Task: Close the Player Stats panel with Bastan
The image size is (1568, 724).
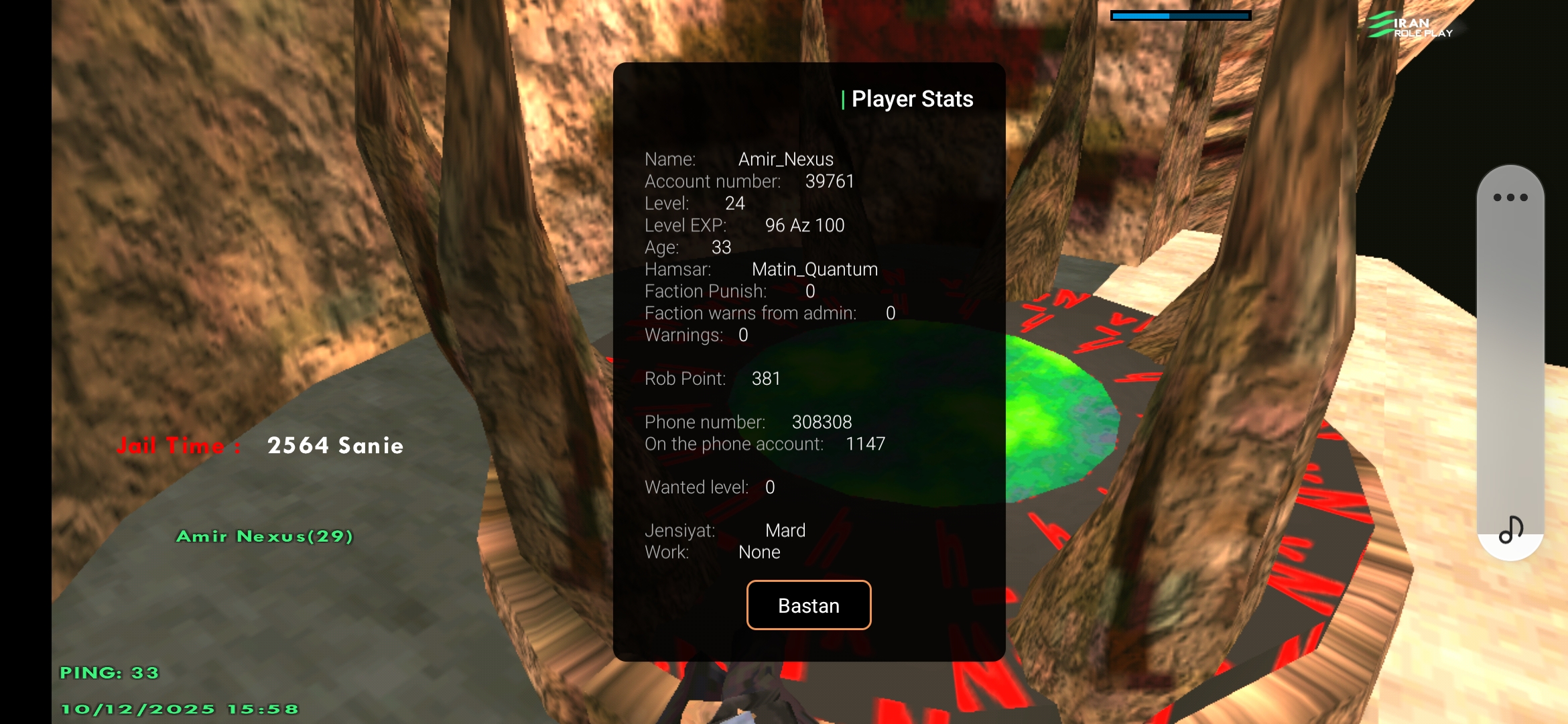Action: pyautogui.click(x=809, y=605)
